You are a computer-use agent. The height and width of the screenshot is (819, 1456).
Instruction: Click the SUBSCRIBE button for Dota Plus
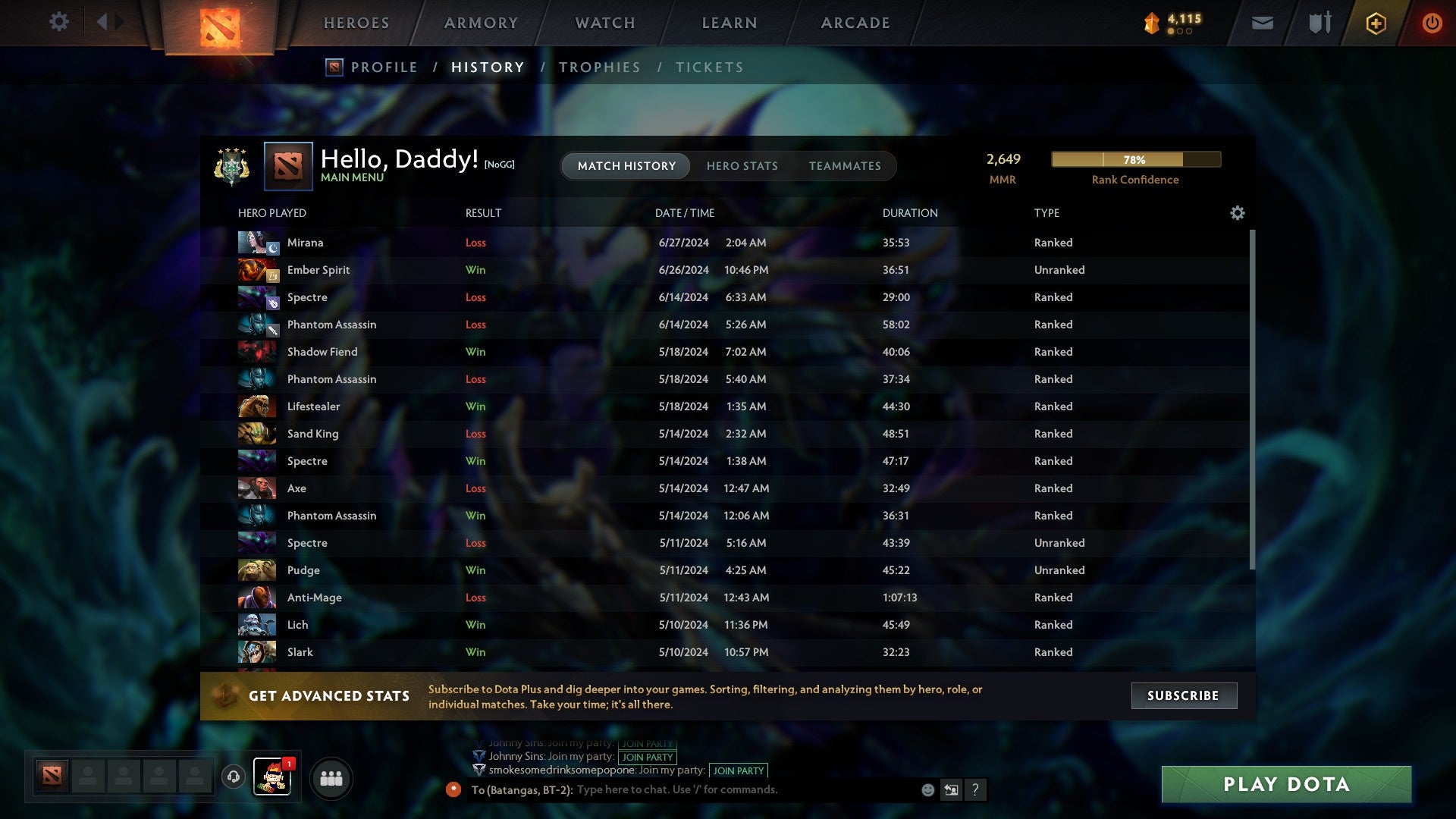pyautogui.click(x=1183, y=695)
